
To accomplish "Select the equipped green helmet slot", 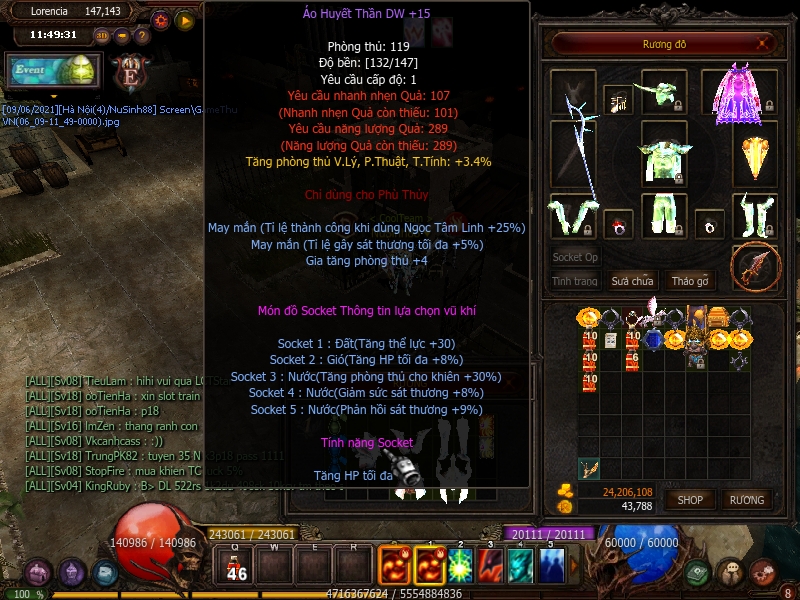I will pos(662,91).
